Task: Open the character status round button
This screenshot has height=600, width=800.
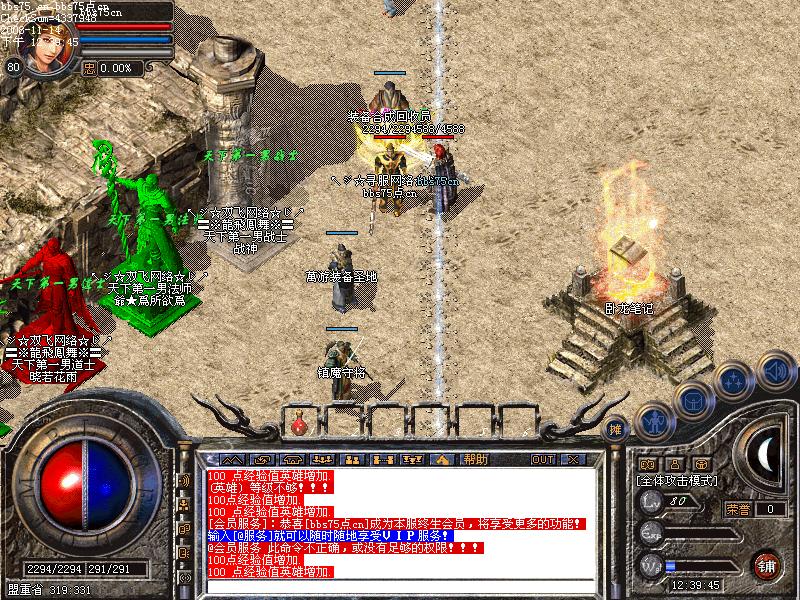Action: (653, 420)
